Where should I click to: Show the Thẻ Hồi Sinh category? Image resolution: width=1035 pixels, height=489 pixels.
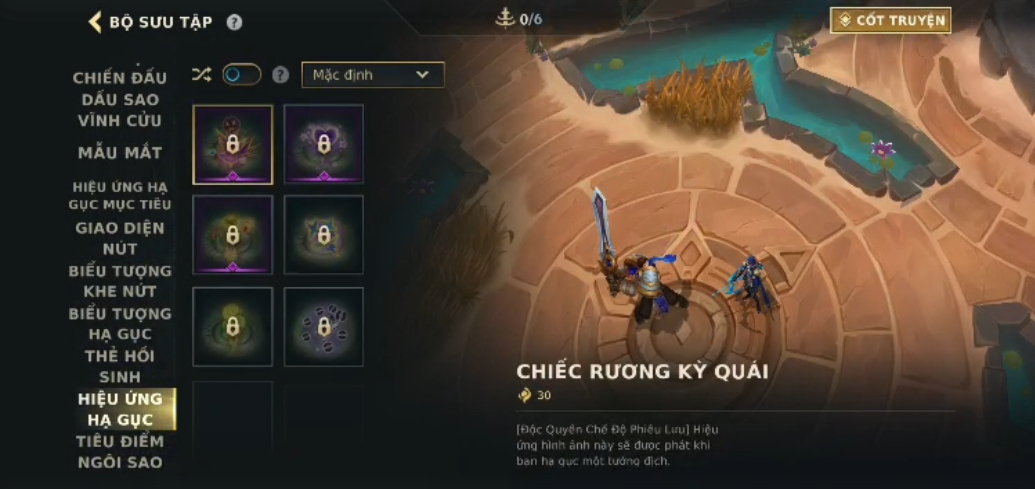[x=119, y=366]
